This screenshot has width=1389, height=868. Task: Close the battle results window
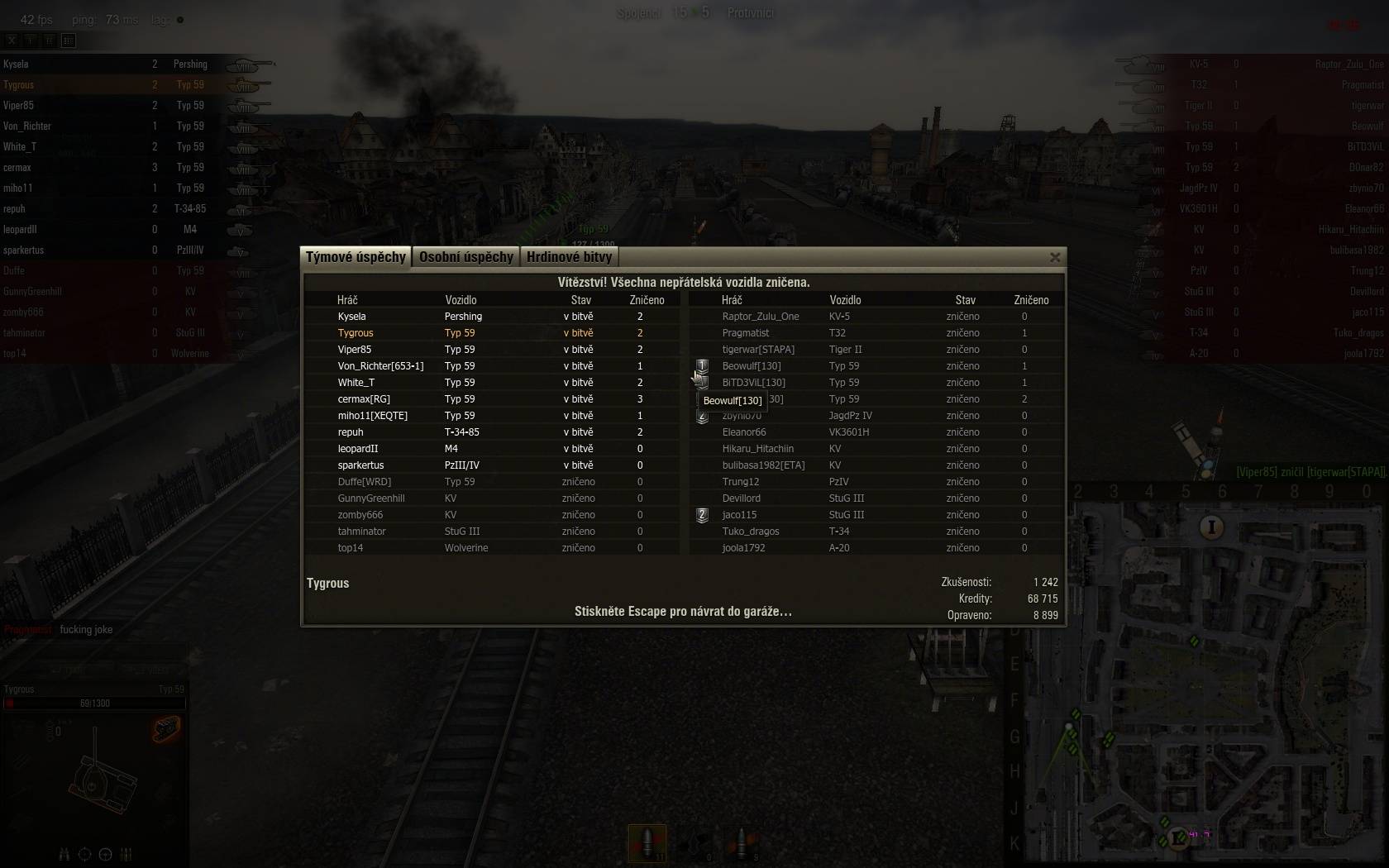pos(1055,258)
